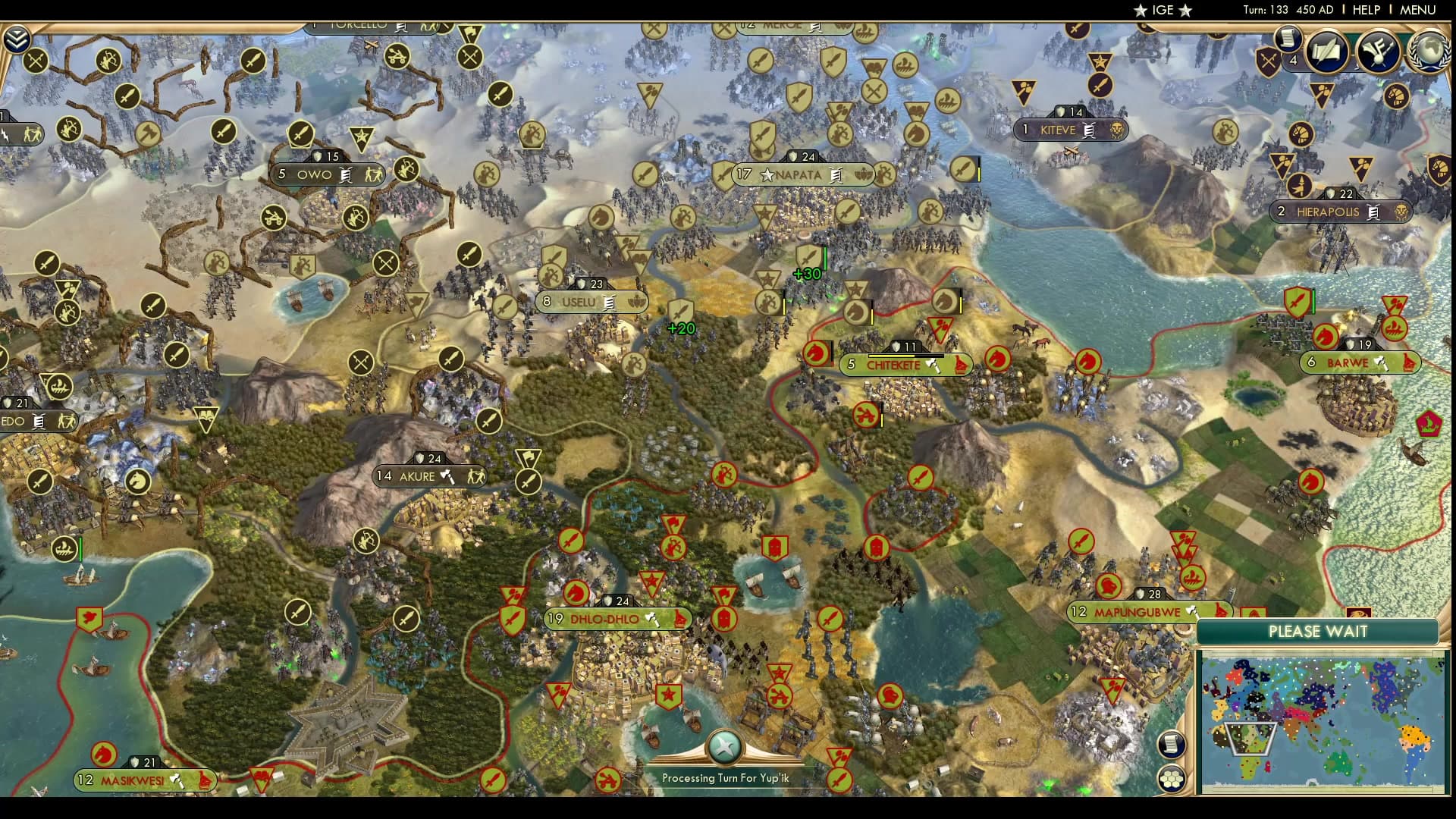The height and width of the screenshot is (819, 1456).
Task: Click the barbarian skull icon beside Kiteve's banner
Action: tap(1116, 130)
